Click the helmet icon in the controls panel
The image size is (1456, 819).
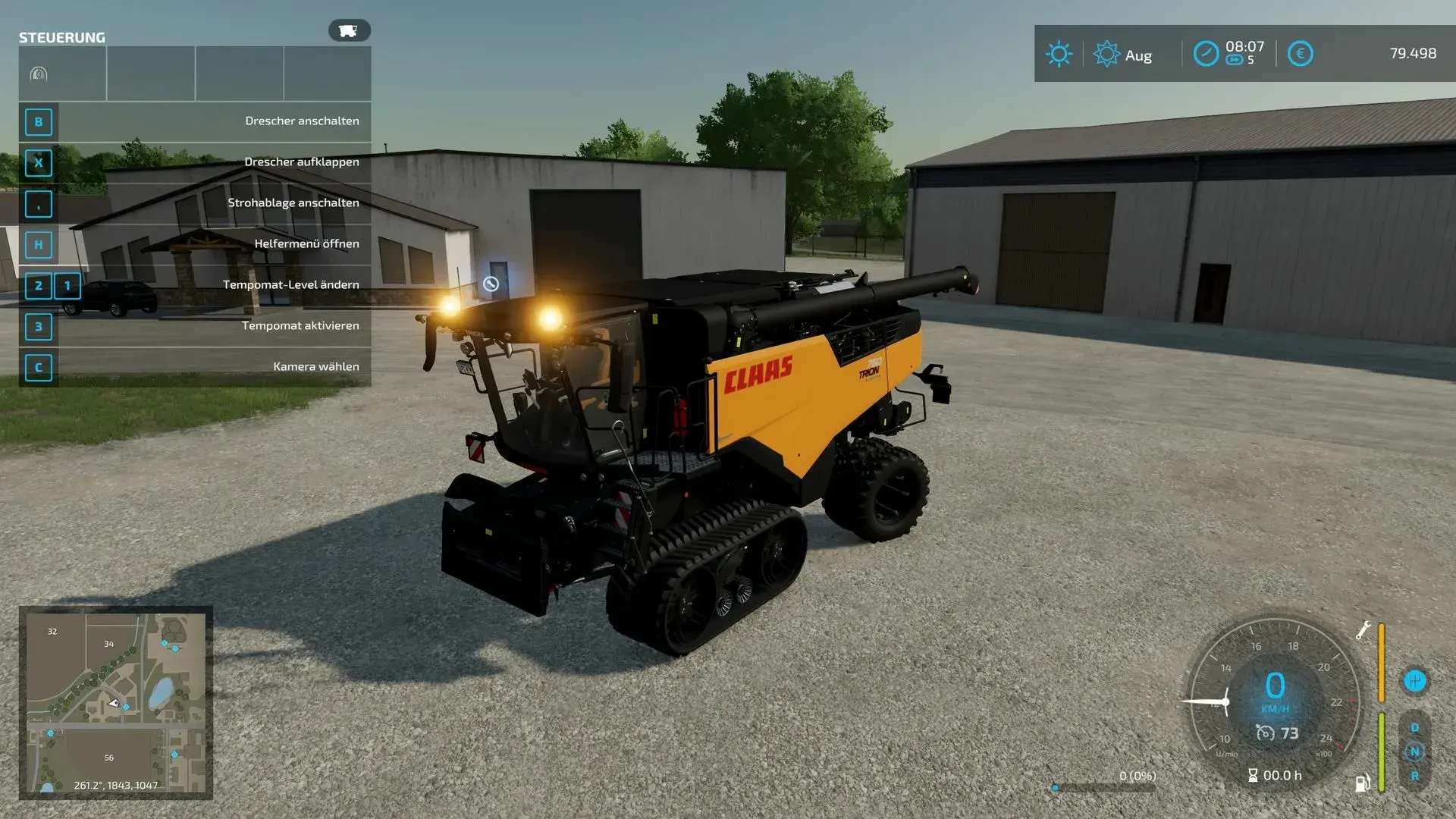[39, 74]
